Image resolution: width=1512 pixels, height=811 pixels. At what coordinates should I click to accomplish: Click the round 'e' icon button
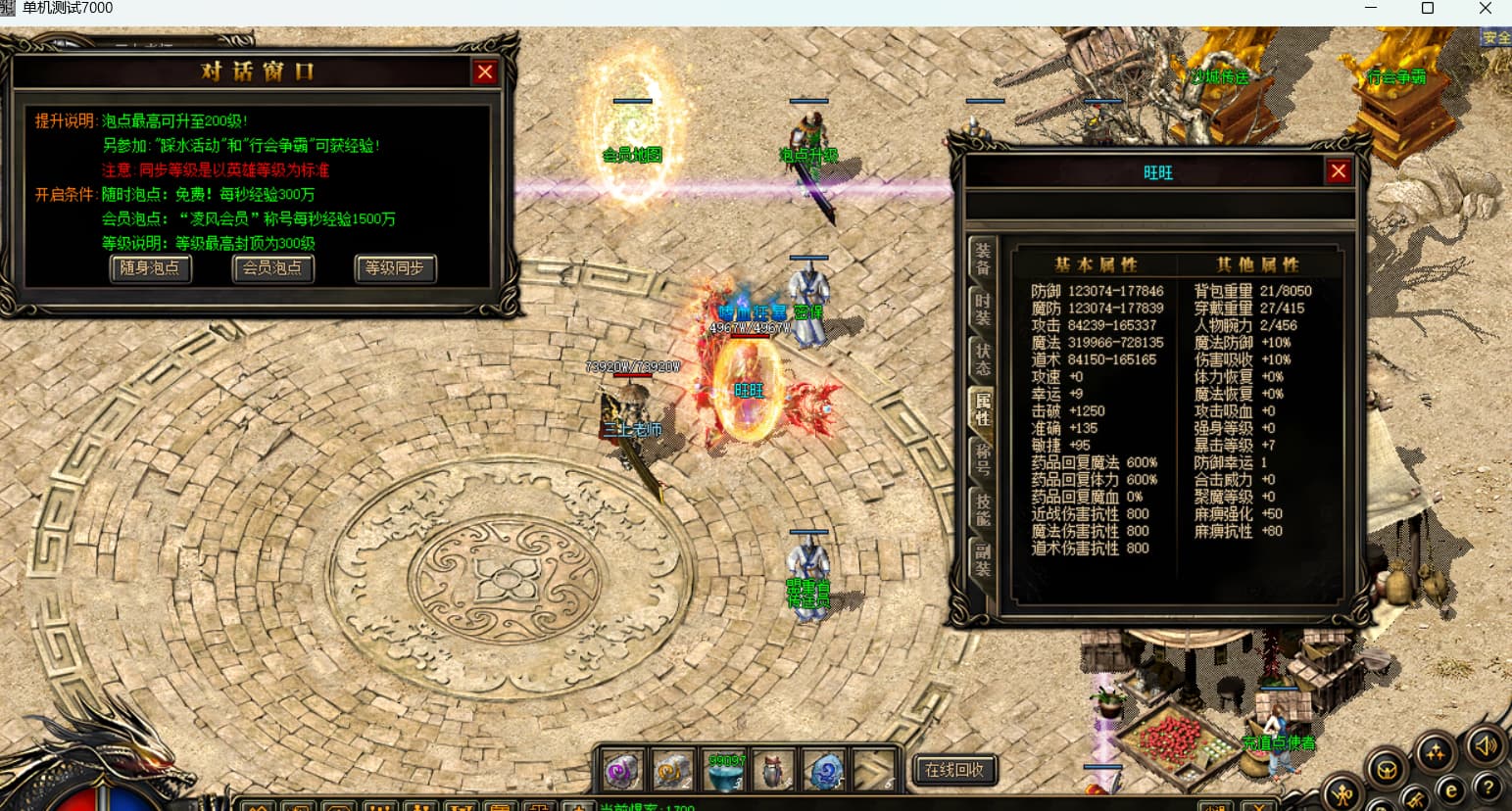(x=1451, y=790)
